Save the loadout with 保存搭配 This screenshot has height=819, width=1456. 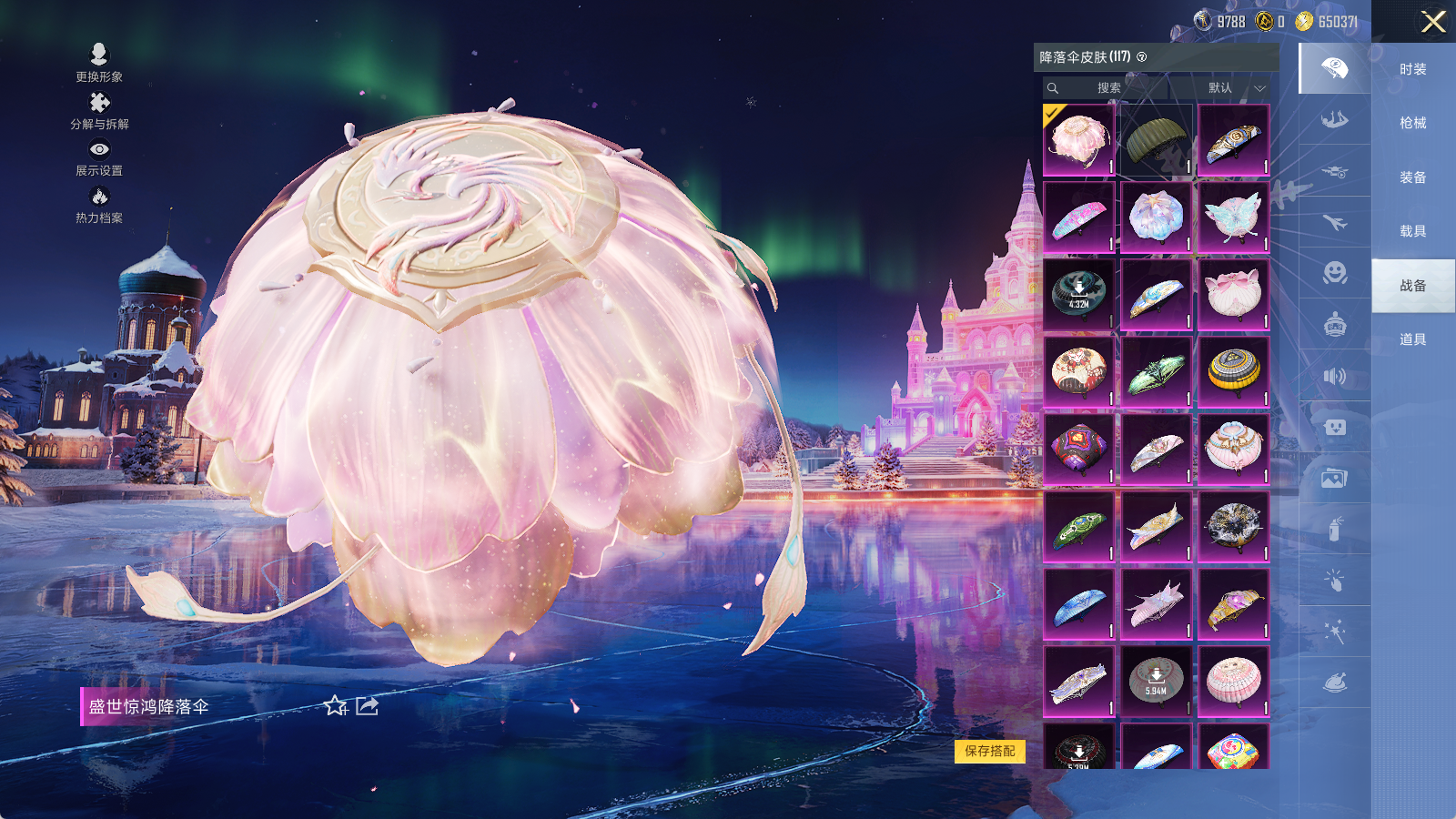tap(990, 751)
